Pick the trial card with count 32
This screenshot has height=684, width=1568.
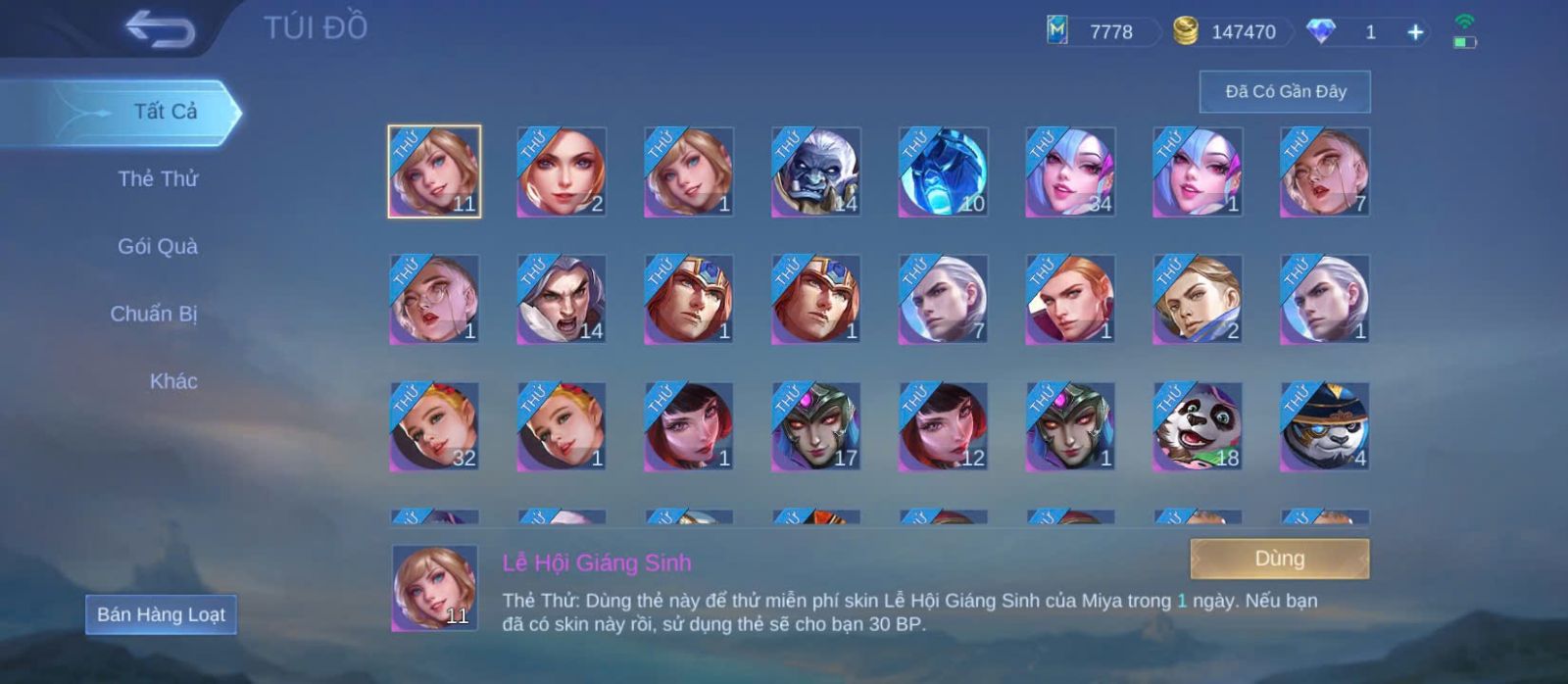click(434, 426)
